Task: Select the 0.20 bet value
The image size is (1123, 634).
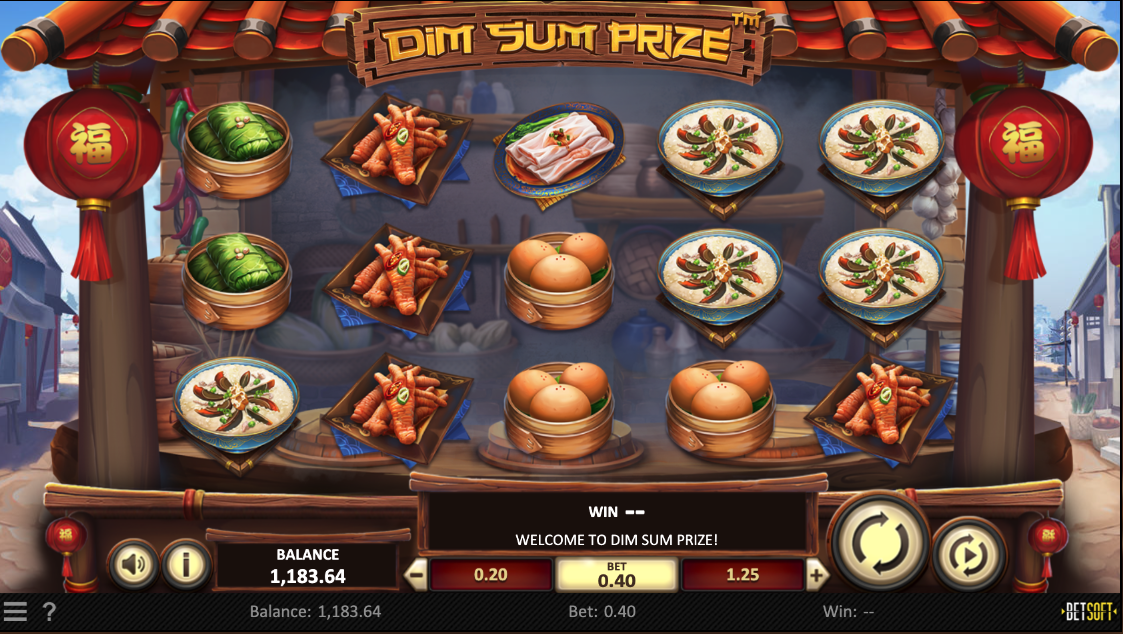Action: [490, 575]
